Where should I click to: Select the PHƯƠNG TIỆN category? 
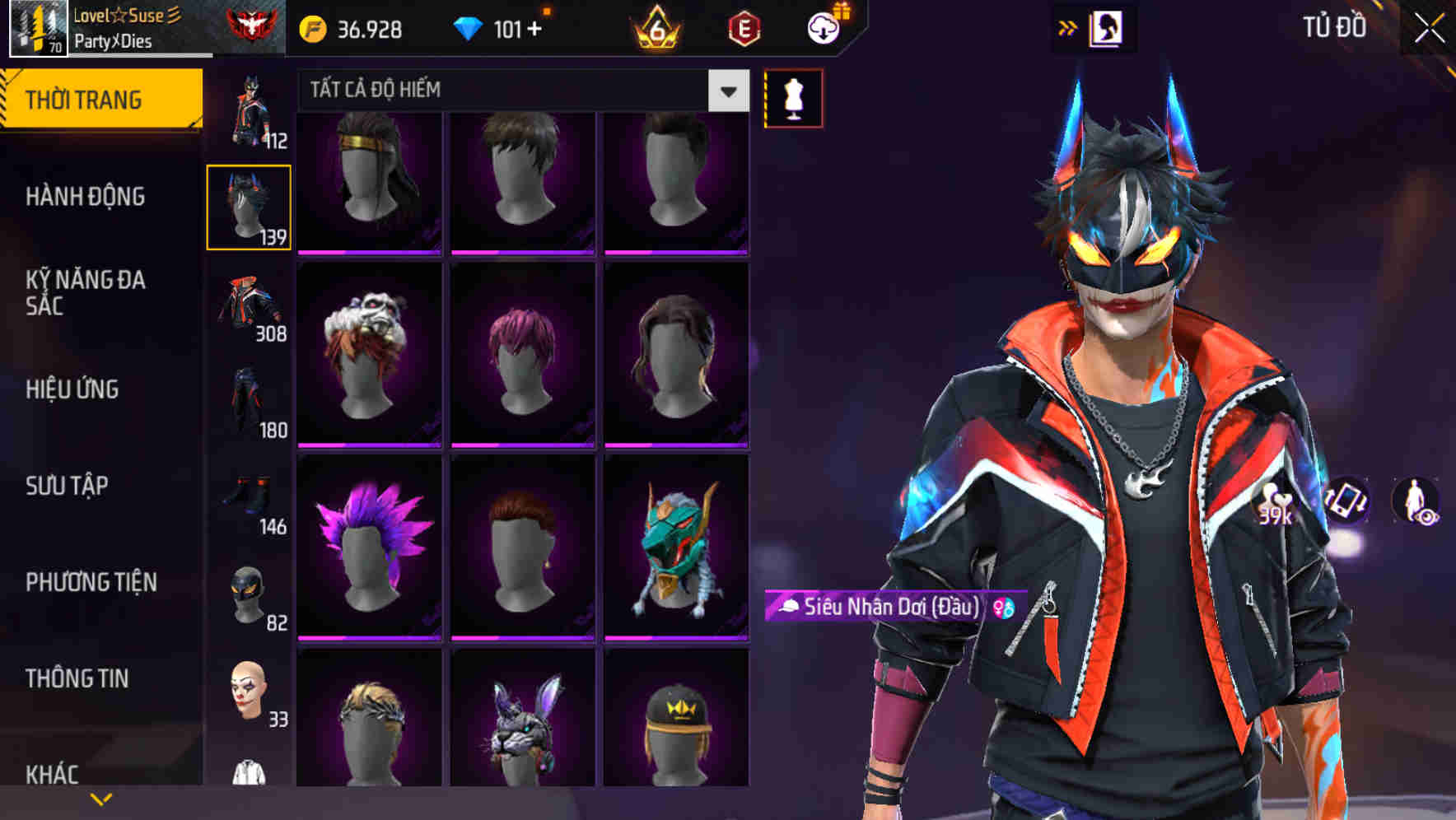[91, 582]
